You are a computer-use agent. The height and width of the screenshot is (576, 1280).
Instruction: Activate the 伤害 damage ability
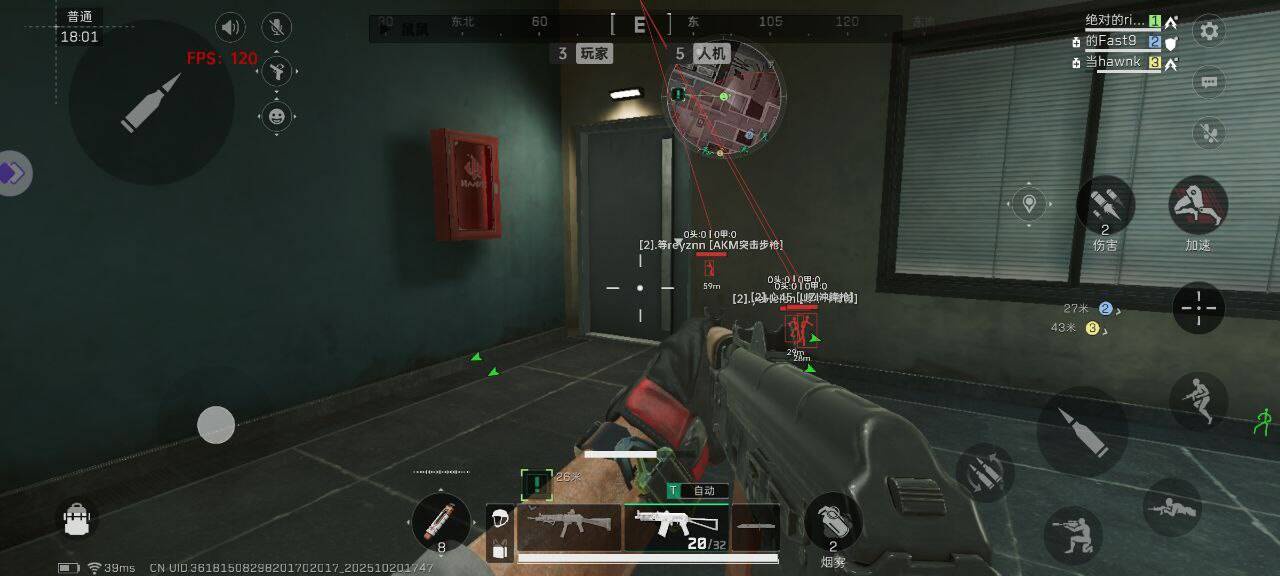(x=1105, y=205)
